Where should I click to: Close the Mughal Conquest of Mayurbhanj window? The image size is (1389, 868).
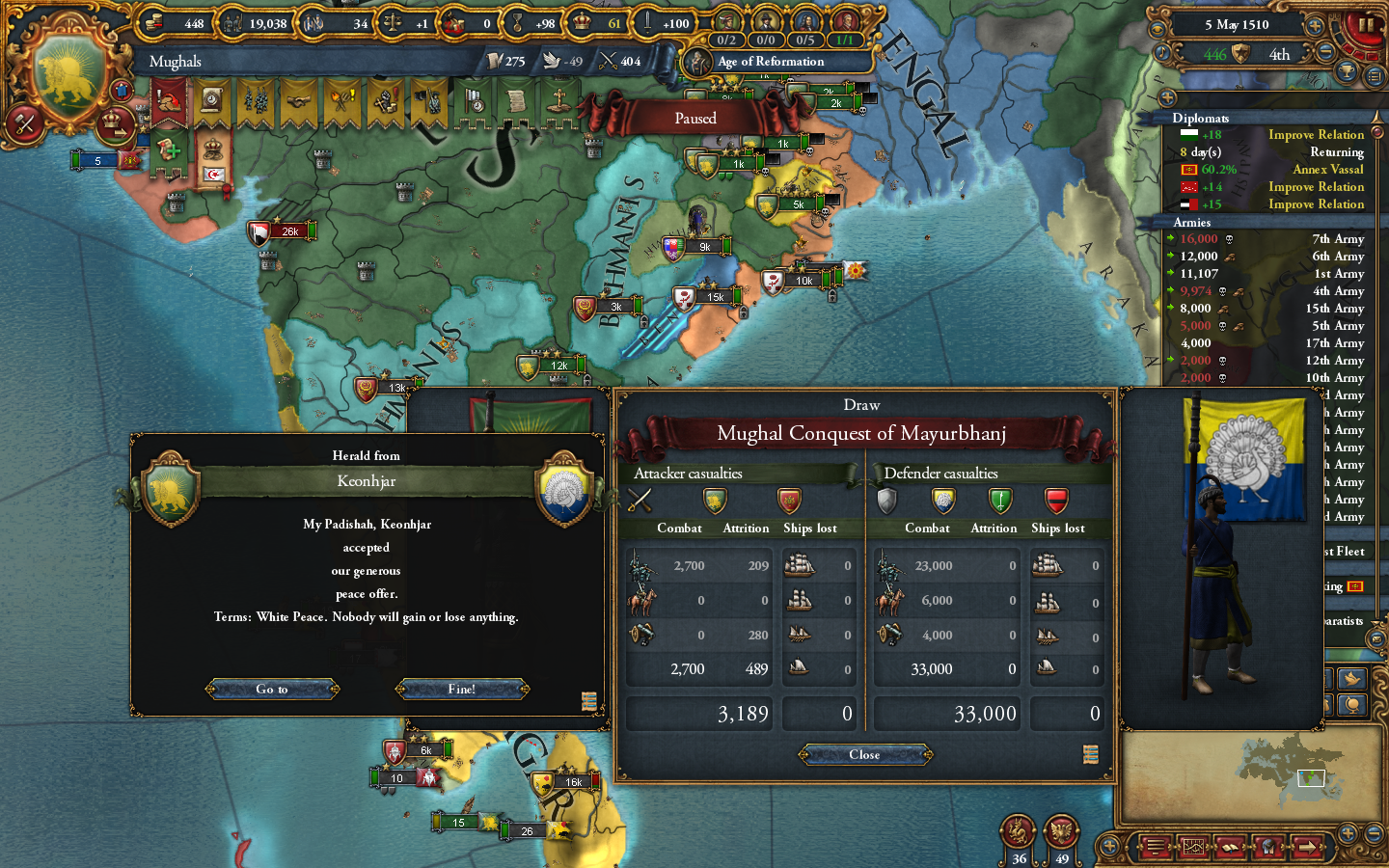click(x=864, y=755)
